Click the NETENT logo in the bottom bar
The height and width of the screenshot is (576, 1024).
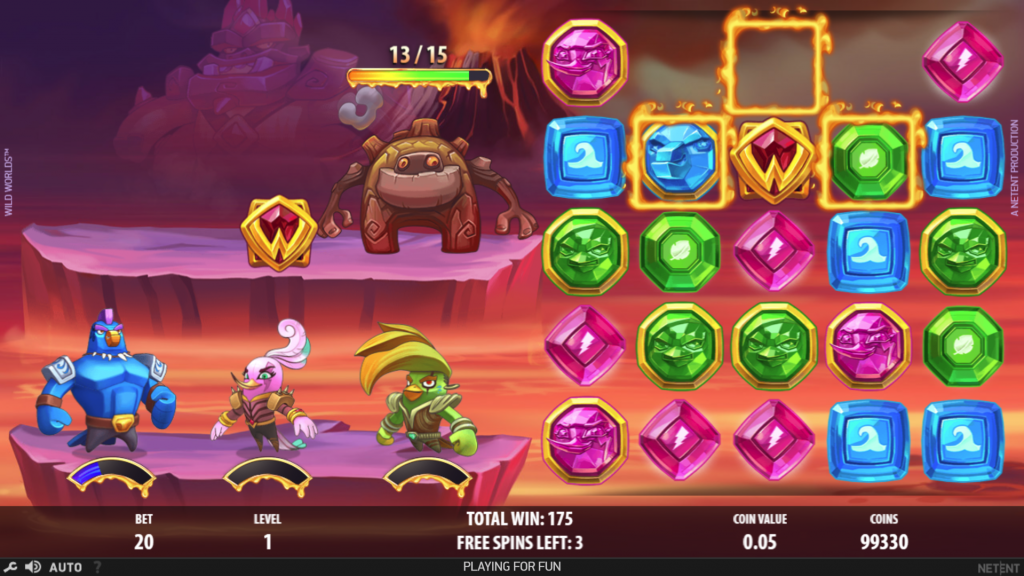[998, 567]
